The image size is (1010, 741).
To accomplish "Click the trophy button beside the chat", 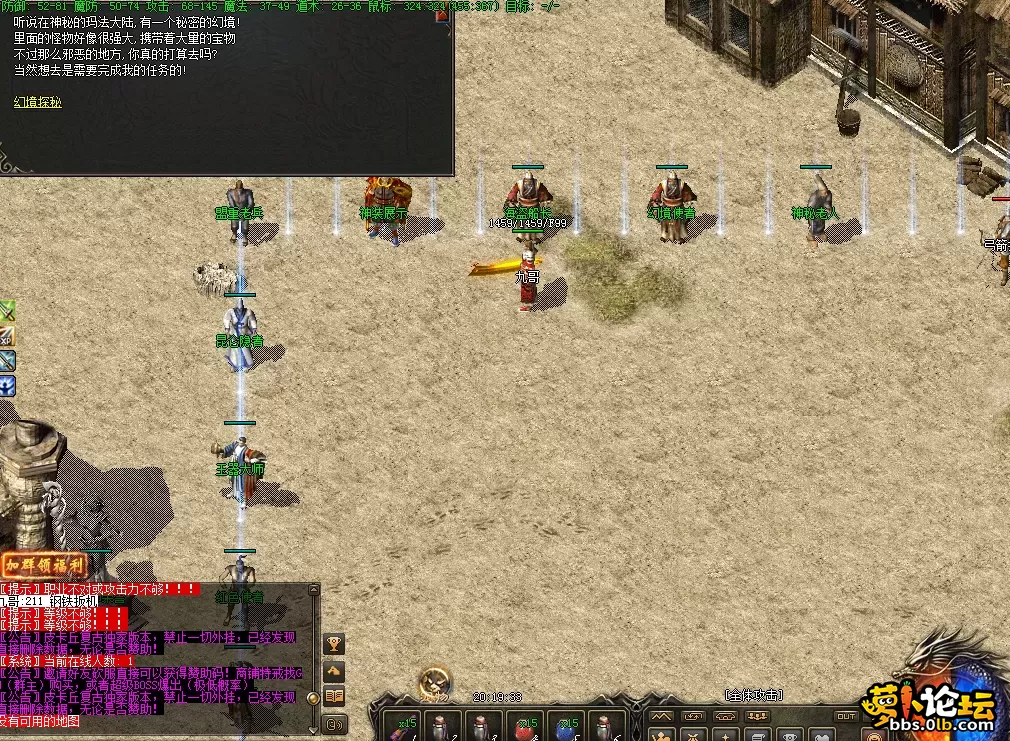I will [x=334, y=644].
